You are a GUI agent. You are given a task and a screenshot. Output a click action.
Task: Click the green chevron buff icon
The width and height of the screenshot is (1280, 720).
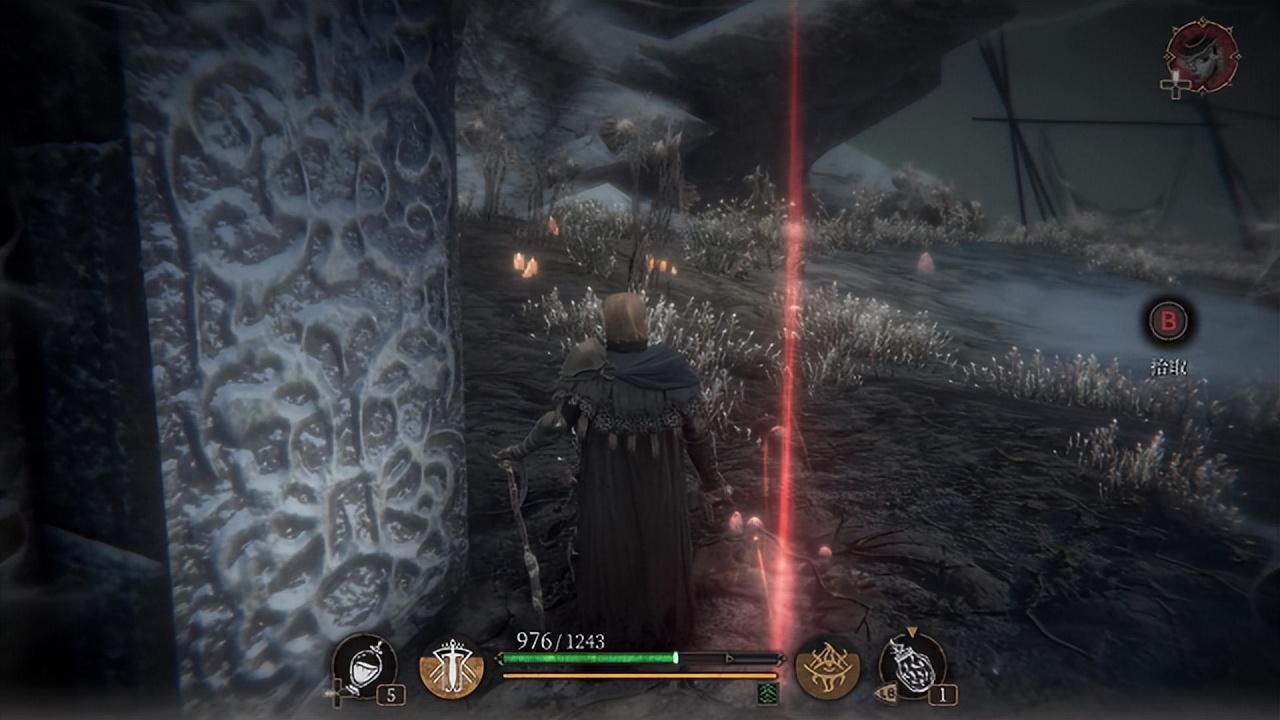pos(768,693)
